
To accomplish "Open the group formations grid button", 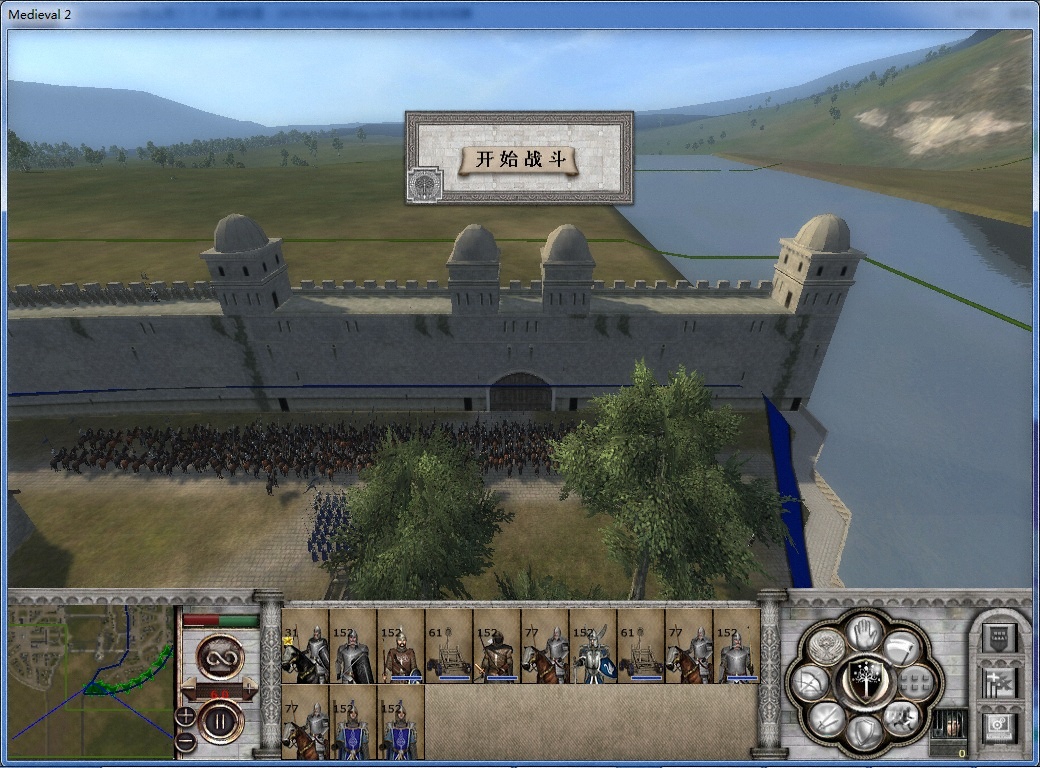I will coord(914,682).
